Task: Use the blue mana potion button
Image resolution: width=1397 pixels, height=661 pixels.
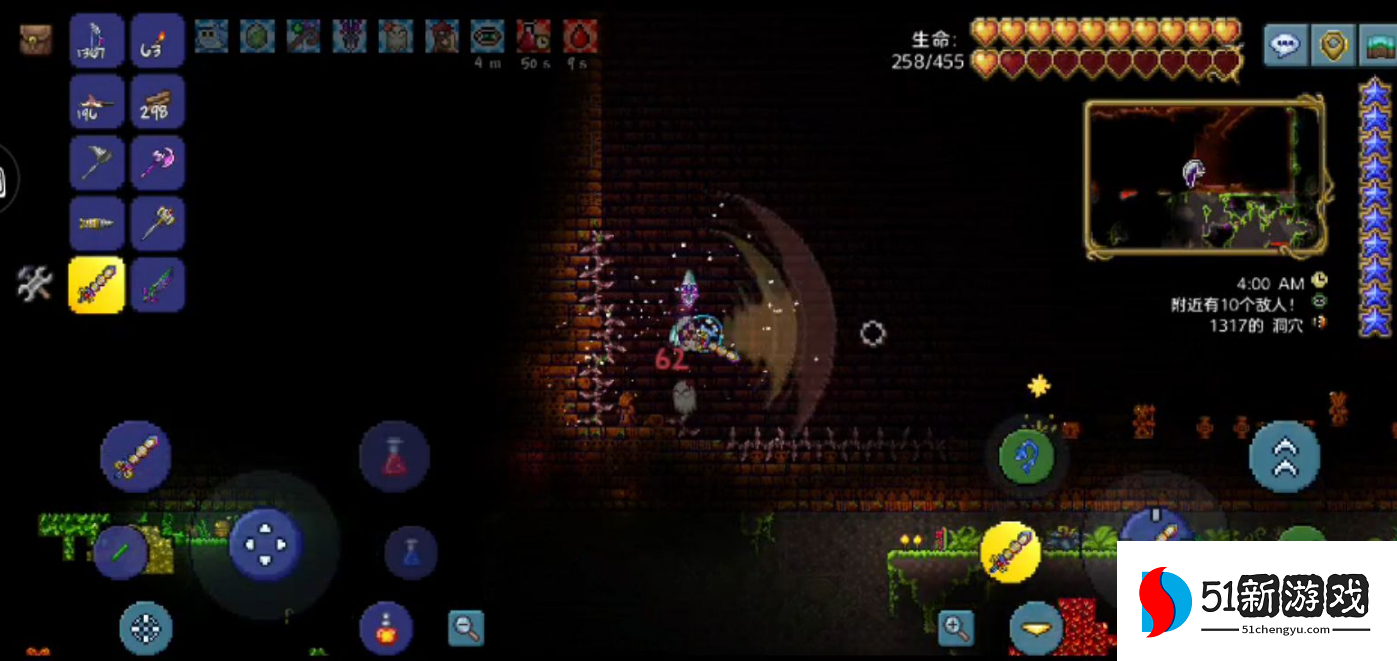Action: click(410, 551)
